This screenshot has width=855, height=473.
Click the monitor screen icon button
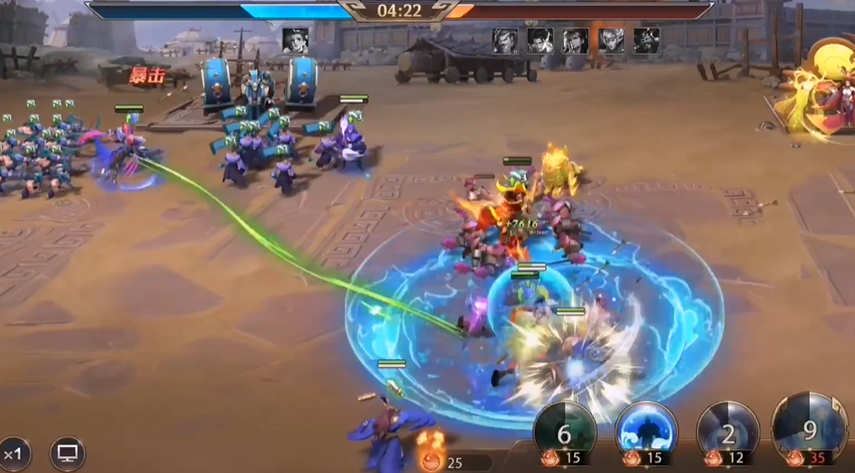pyautogui.click(x=67, y=453)
